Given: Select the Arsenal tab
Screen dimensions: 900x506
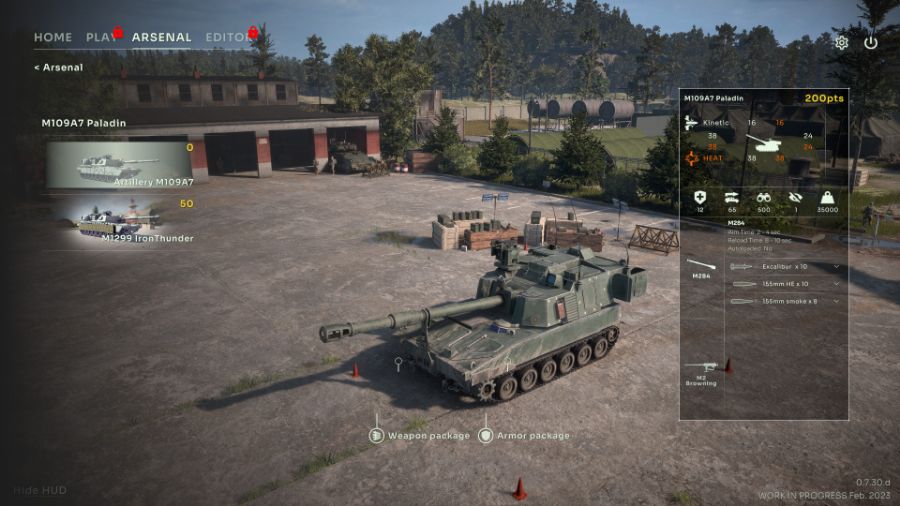Looking at the screenshot, I should (x=161, y=37).
